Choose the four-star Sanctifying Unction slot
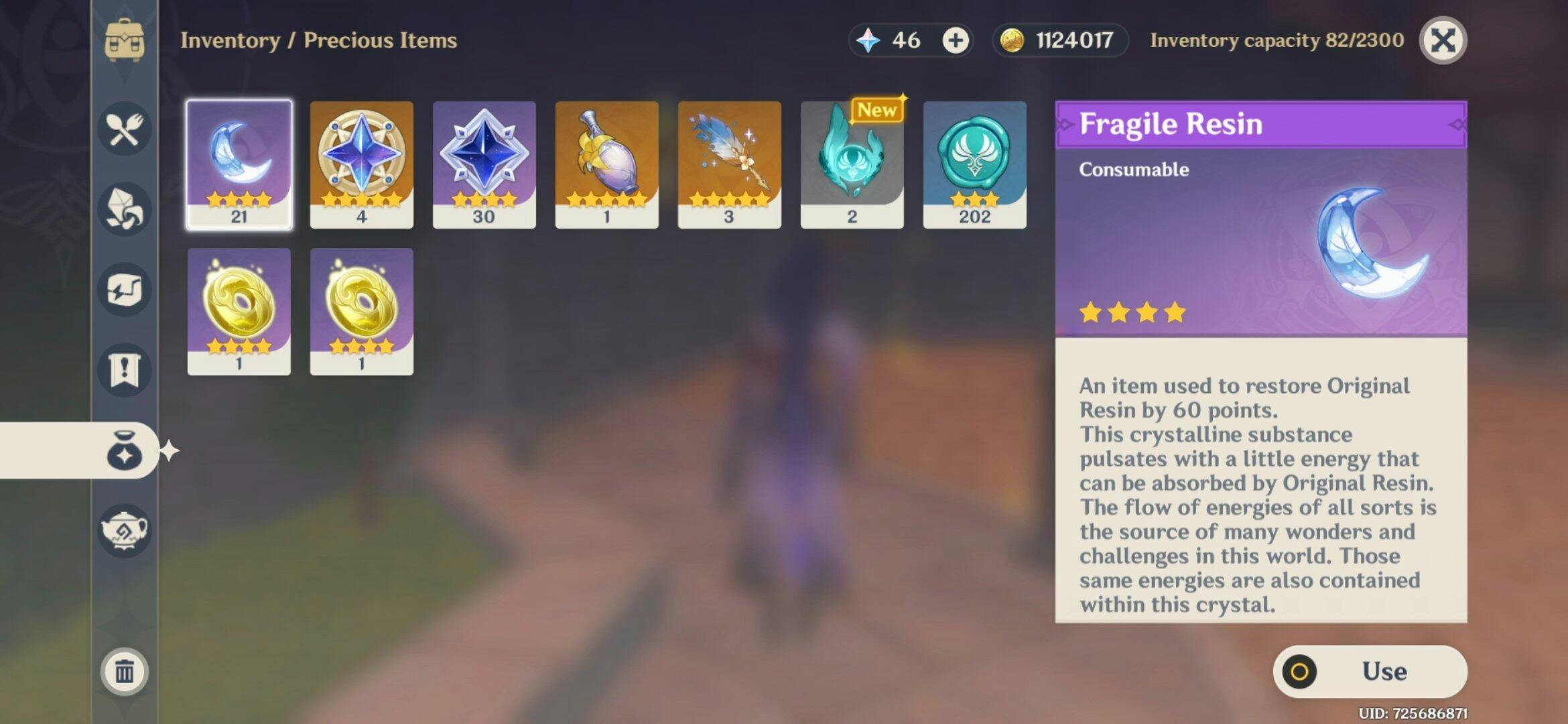Viewport: 1568px width, 724px height. 484,164
